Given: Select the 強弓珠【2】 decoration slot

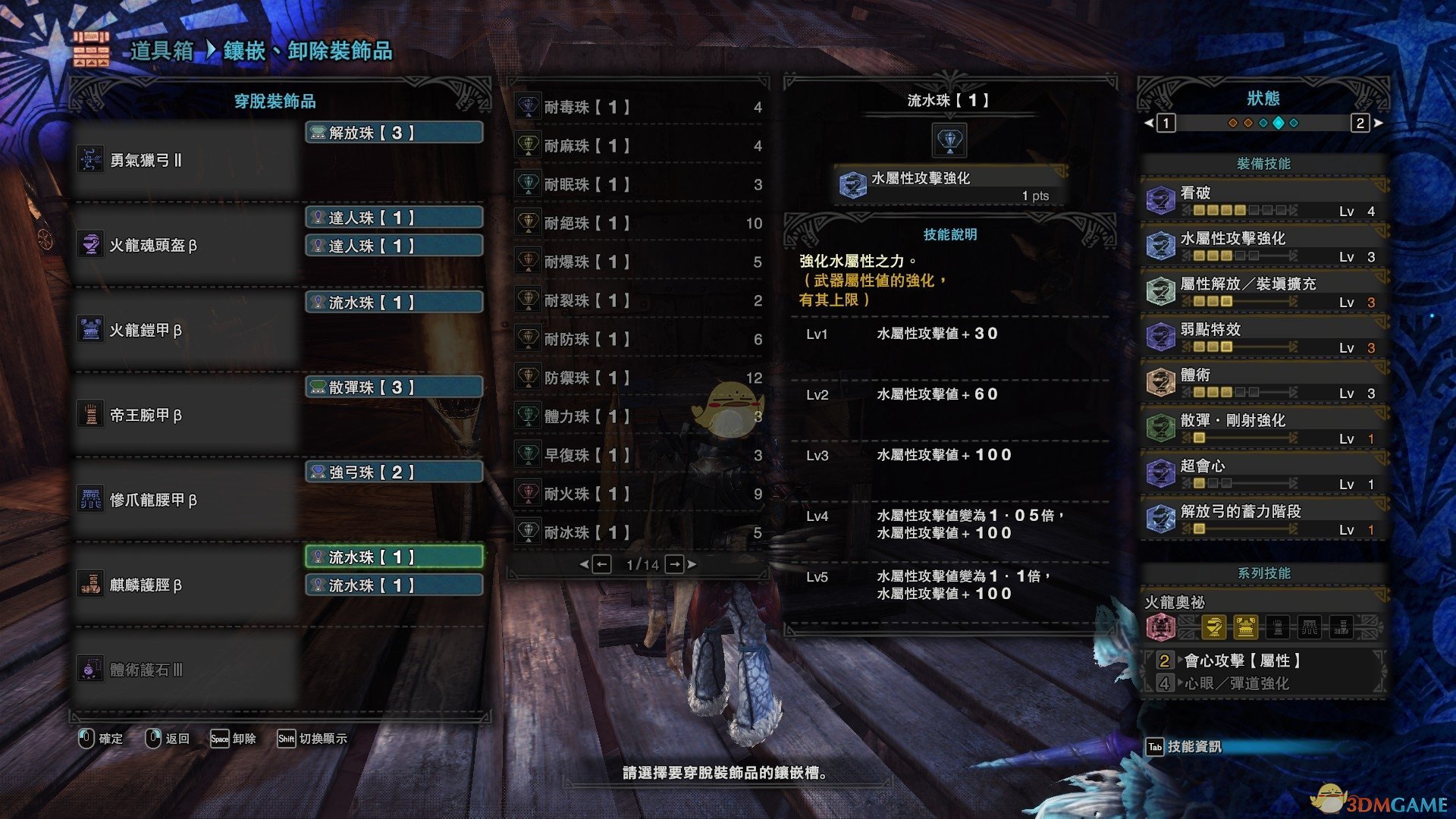Looking at the screenshot, I should pyautogui.click(x=394, y=472).
